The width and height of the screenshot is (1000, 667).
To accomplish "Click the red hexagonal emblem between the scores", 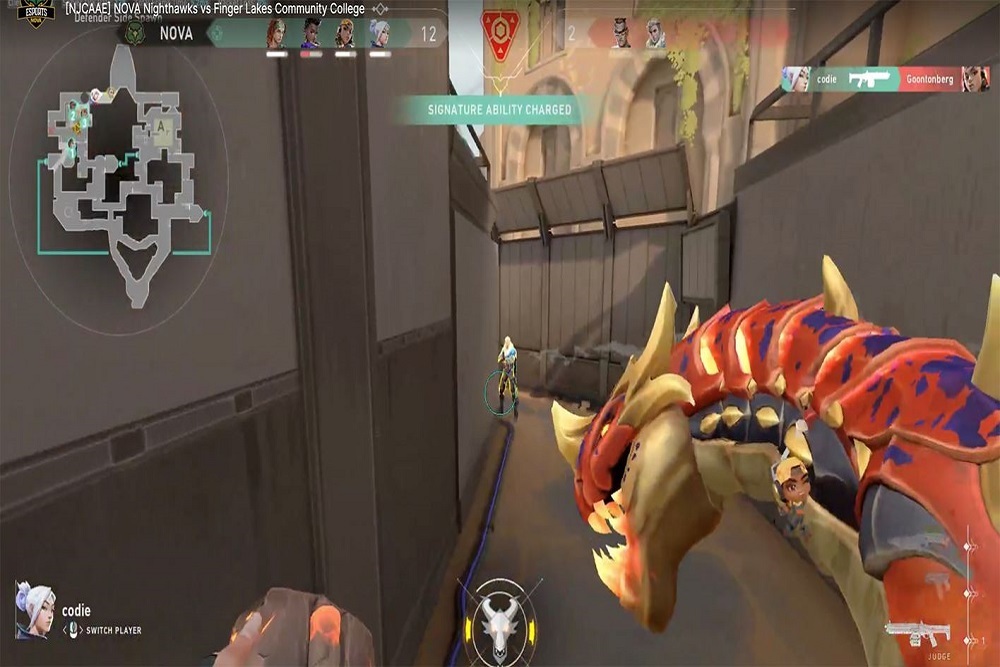I will [x=499, y=31].
